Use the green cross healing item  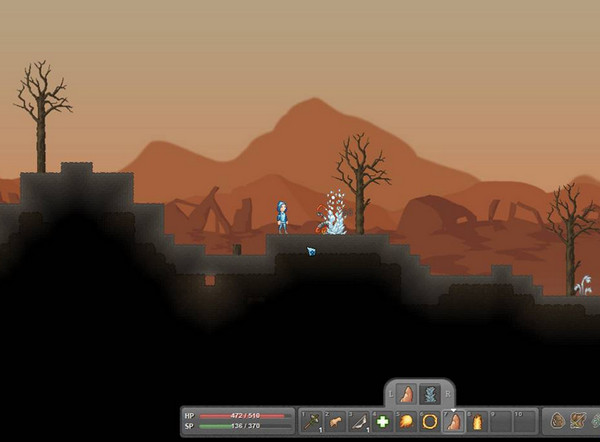coord(382,422)
